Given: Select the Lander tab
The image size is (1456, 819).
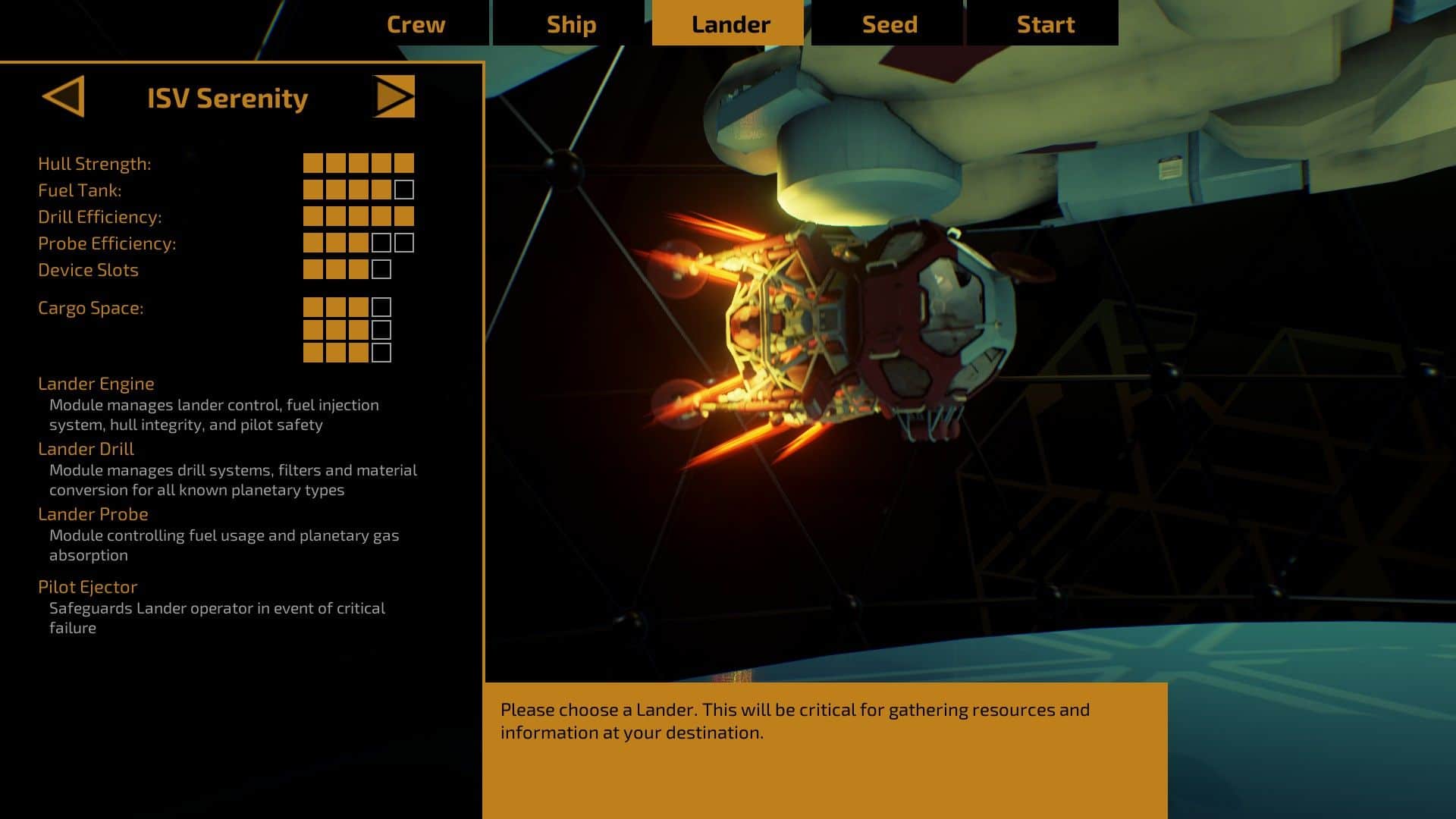Looking at the screenshot, I should (x=730, y=24).
